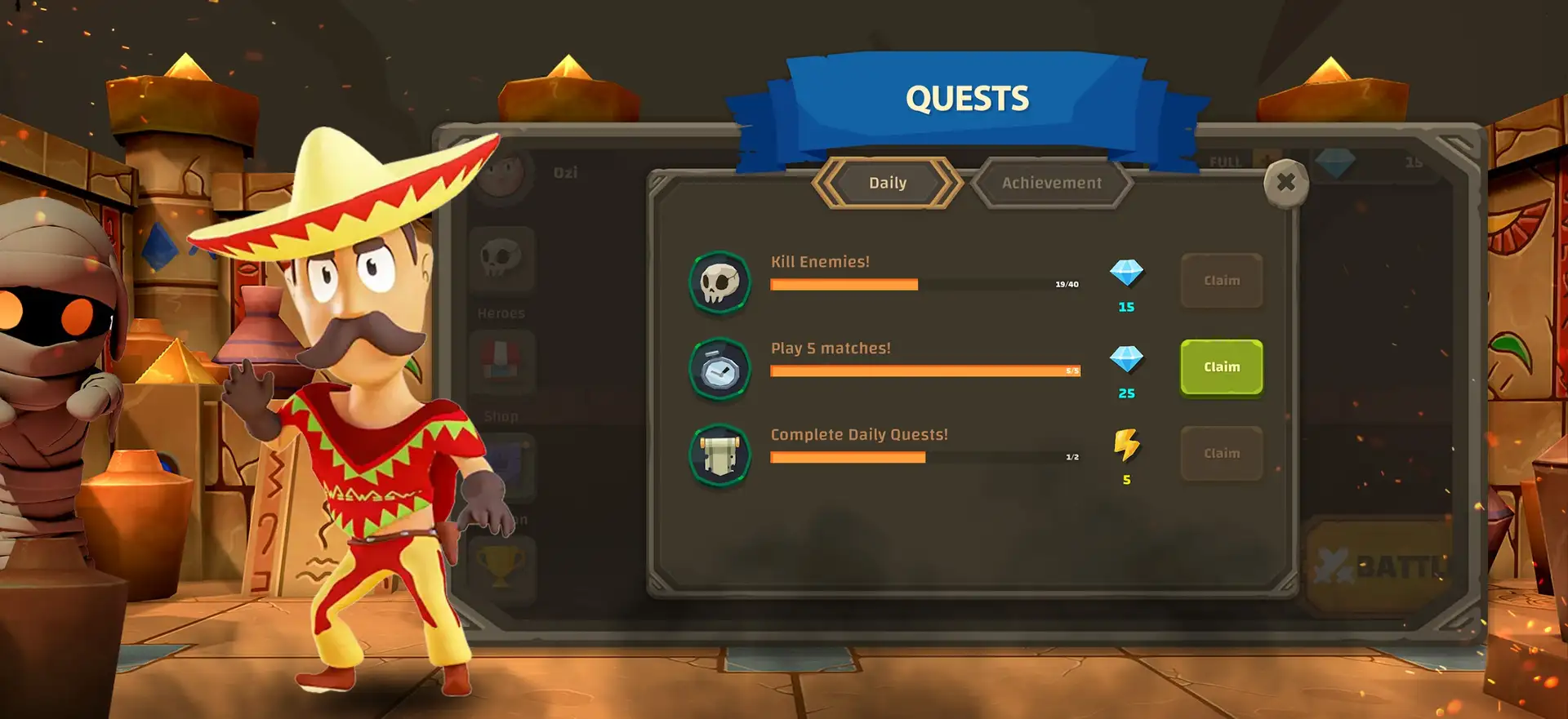Viewport: 1568px width, 719px height.
Task: Click Claim for Complete Daily Quests
Action: click(1221, 454)
